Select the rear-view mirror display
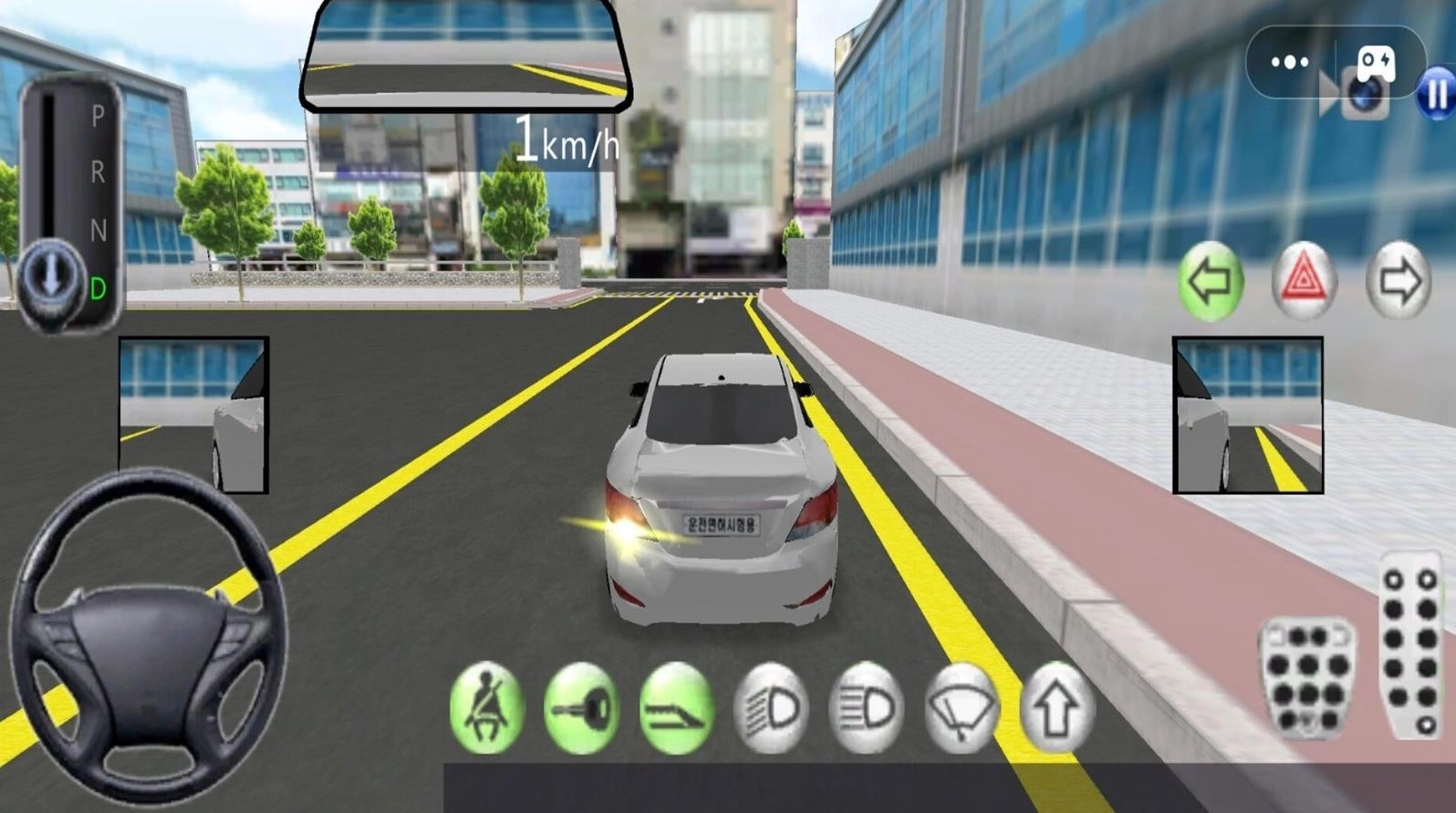The image size is (1456, 813). pos(466,55)
